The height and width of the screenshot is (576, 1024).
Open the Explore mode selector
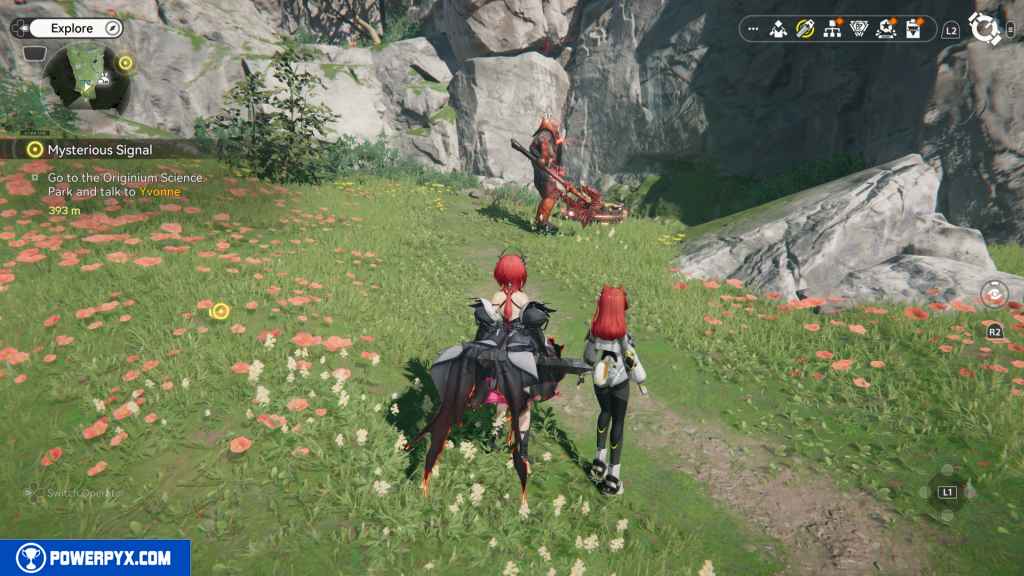pos(71,28)
